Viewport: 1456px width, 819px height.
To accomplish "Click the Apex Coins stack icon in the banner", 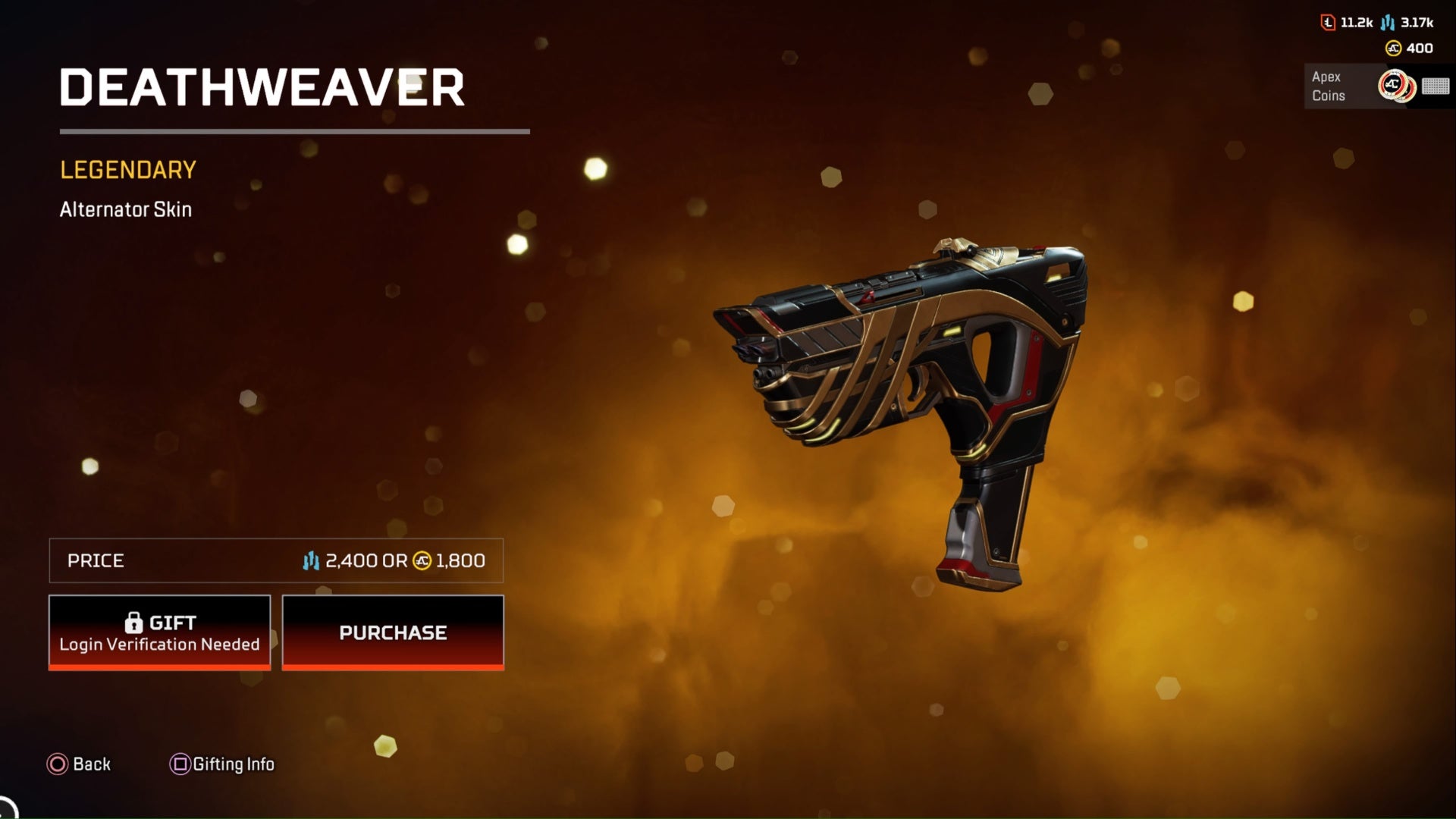I will pyautogui.click(x=1395, y=86).
